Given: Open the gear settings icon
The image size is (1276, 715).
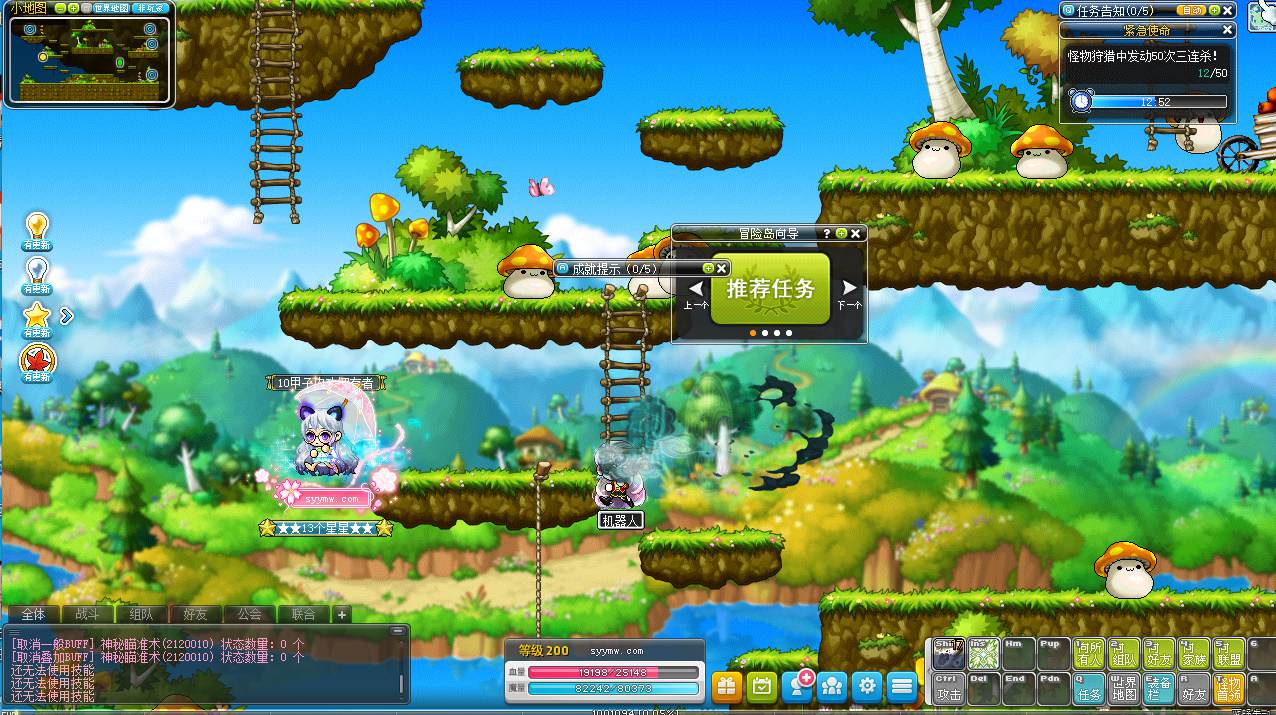Looking at the screenshot, I should coord(868,686).
